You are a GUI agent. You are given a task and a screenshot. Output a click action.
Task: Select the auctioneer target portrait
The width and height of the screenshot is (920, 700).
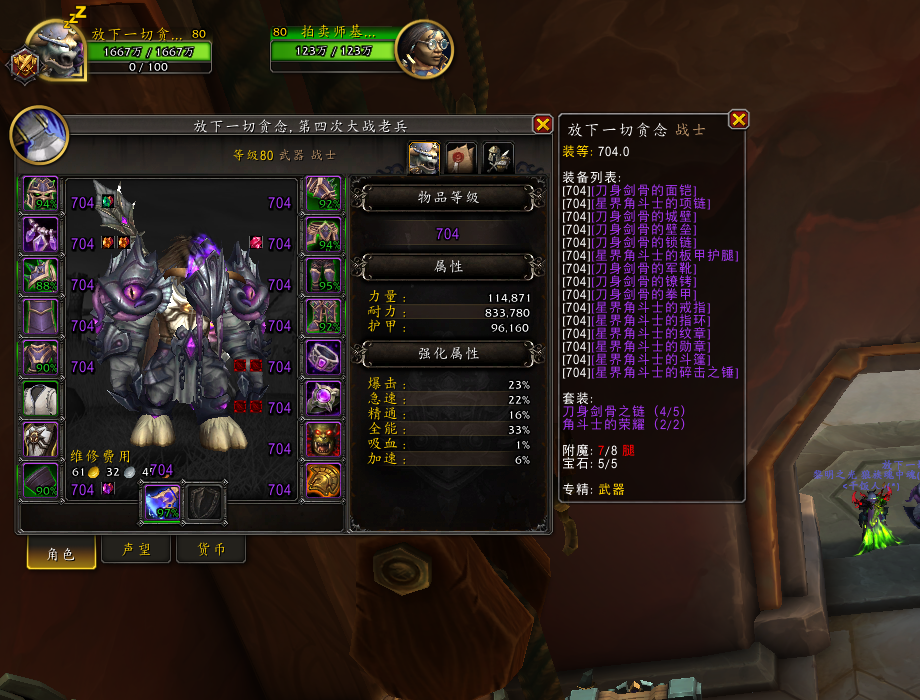[424, 47]
